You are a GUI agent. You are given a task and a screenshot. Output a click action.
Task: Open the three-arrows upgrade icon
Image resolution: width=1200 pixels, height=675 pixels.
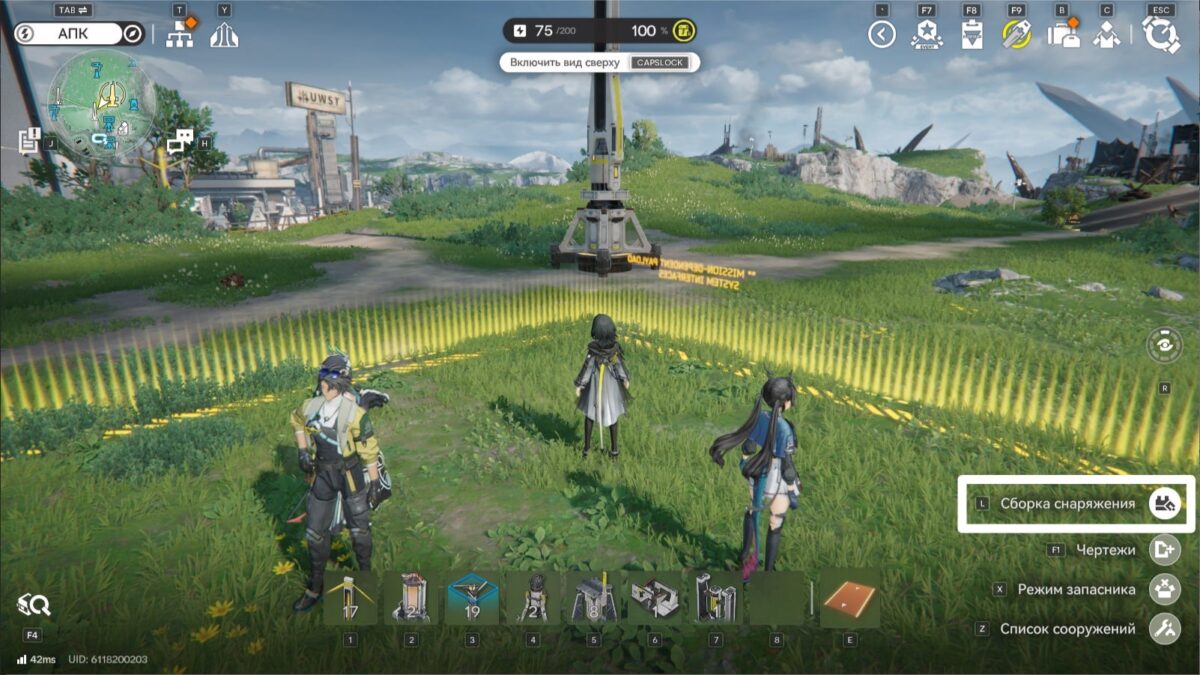click(224, 36)
